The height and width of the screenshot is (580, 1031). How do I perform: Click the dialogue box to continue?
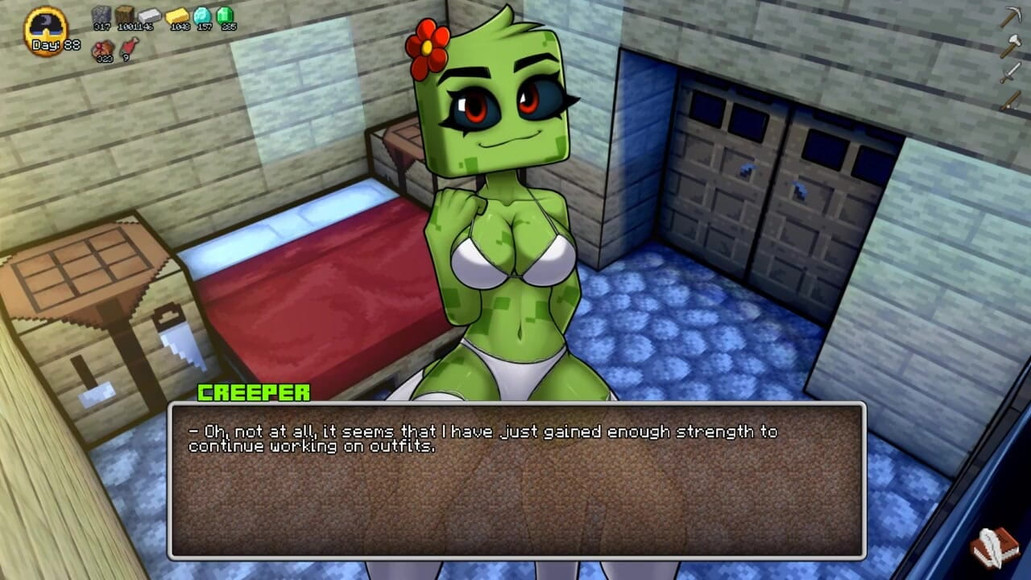point(516,480)
